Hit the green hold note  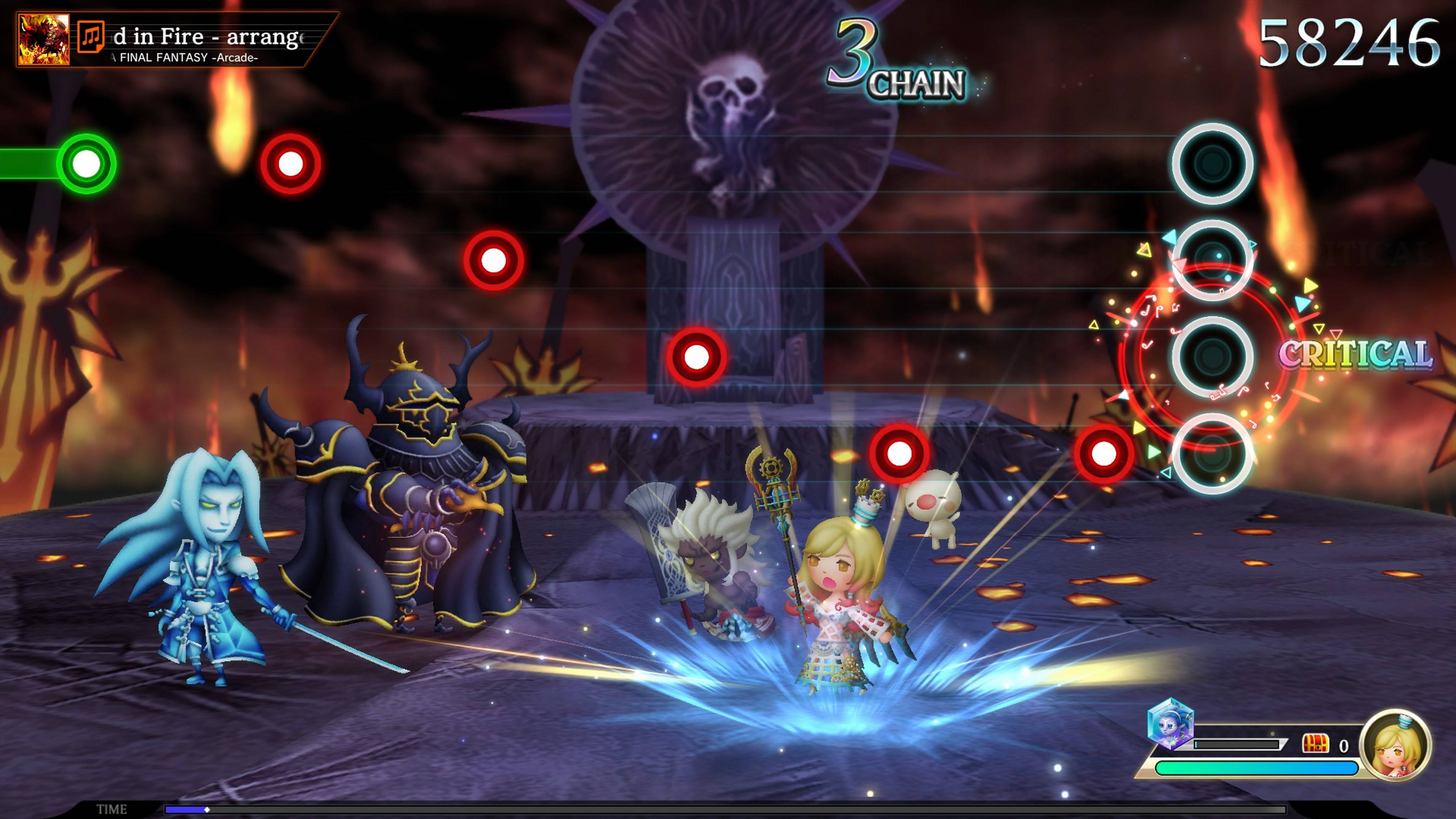[x=86, y=164]
